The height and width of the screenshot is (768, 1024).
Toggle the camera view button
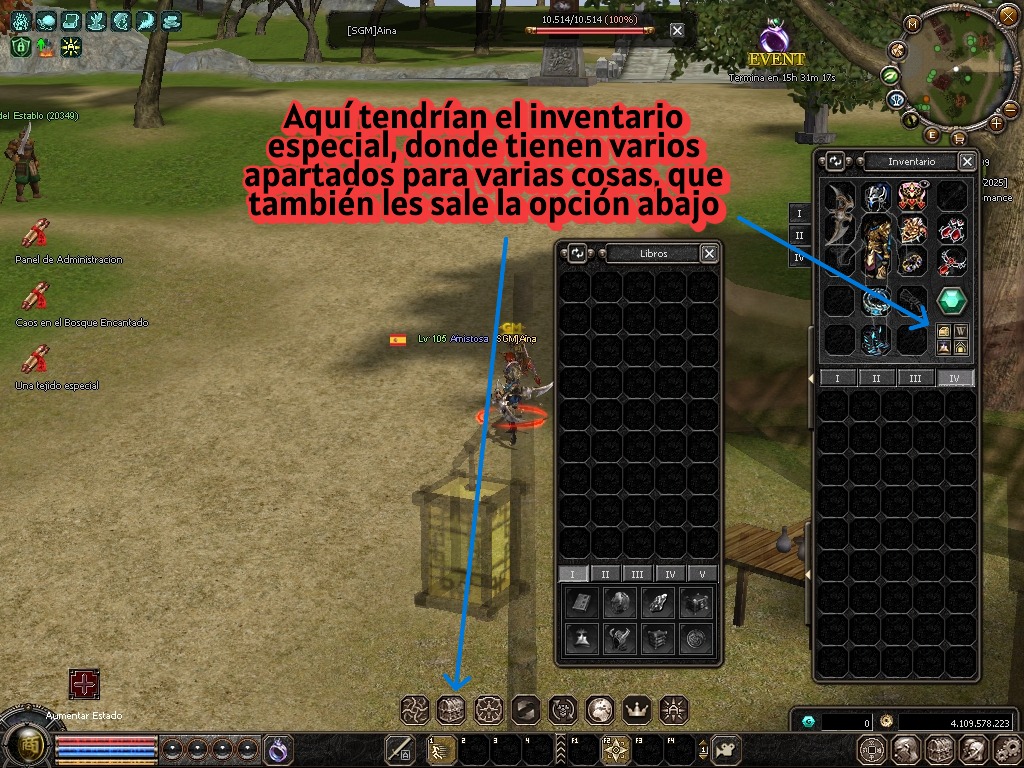pyautogui.click(x=726, y=748)
